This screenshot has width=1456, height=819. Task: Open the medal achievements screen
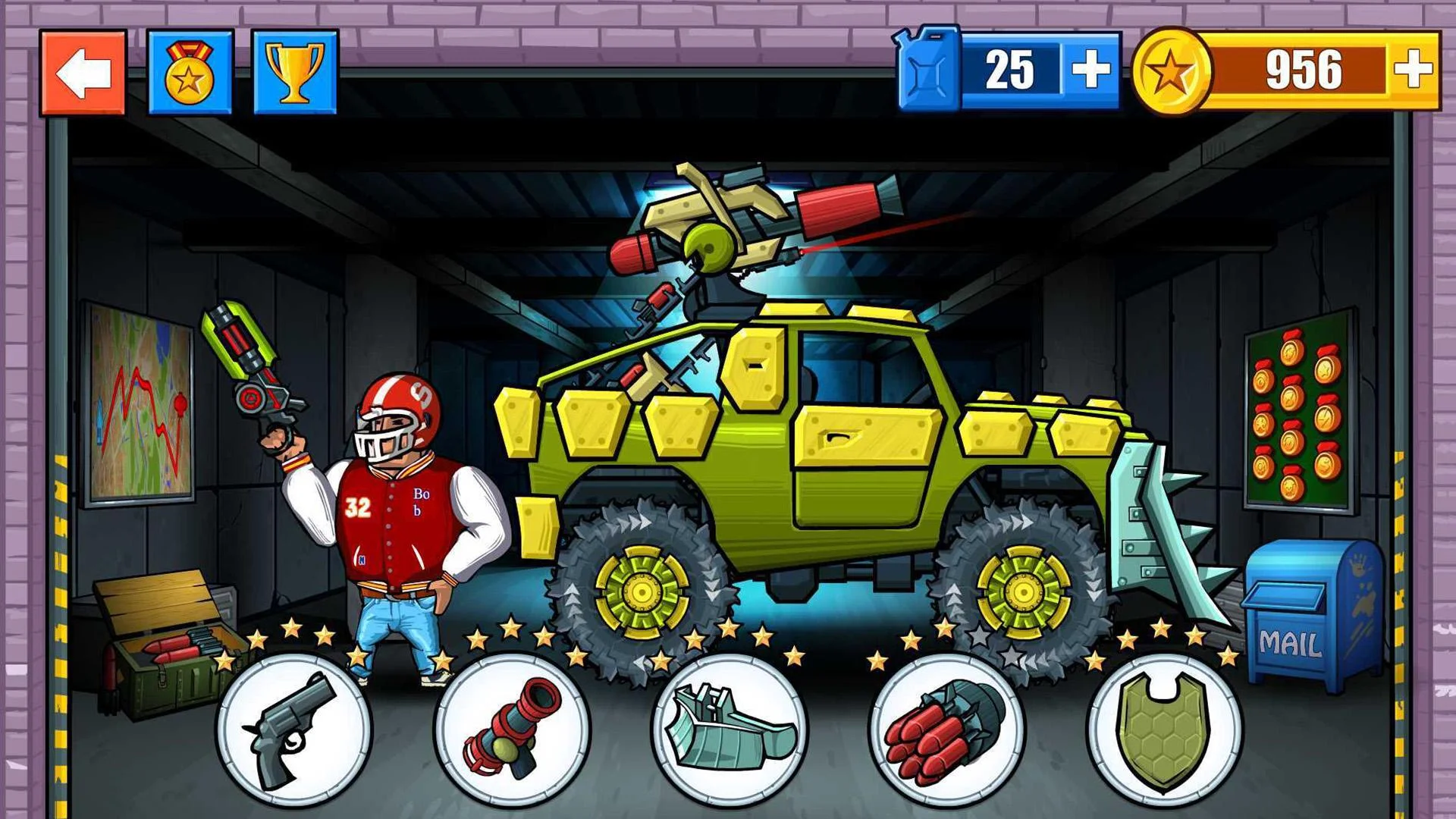point(190,72)
